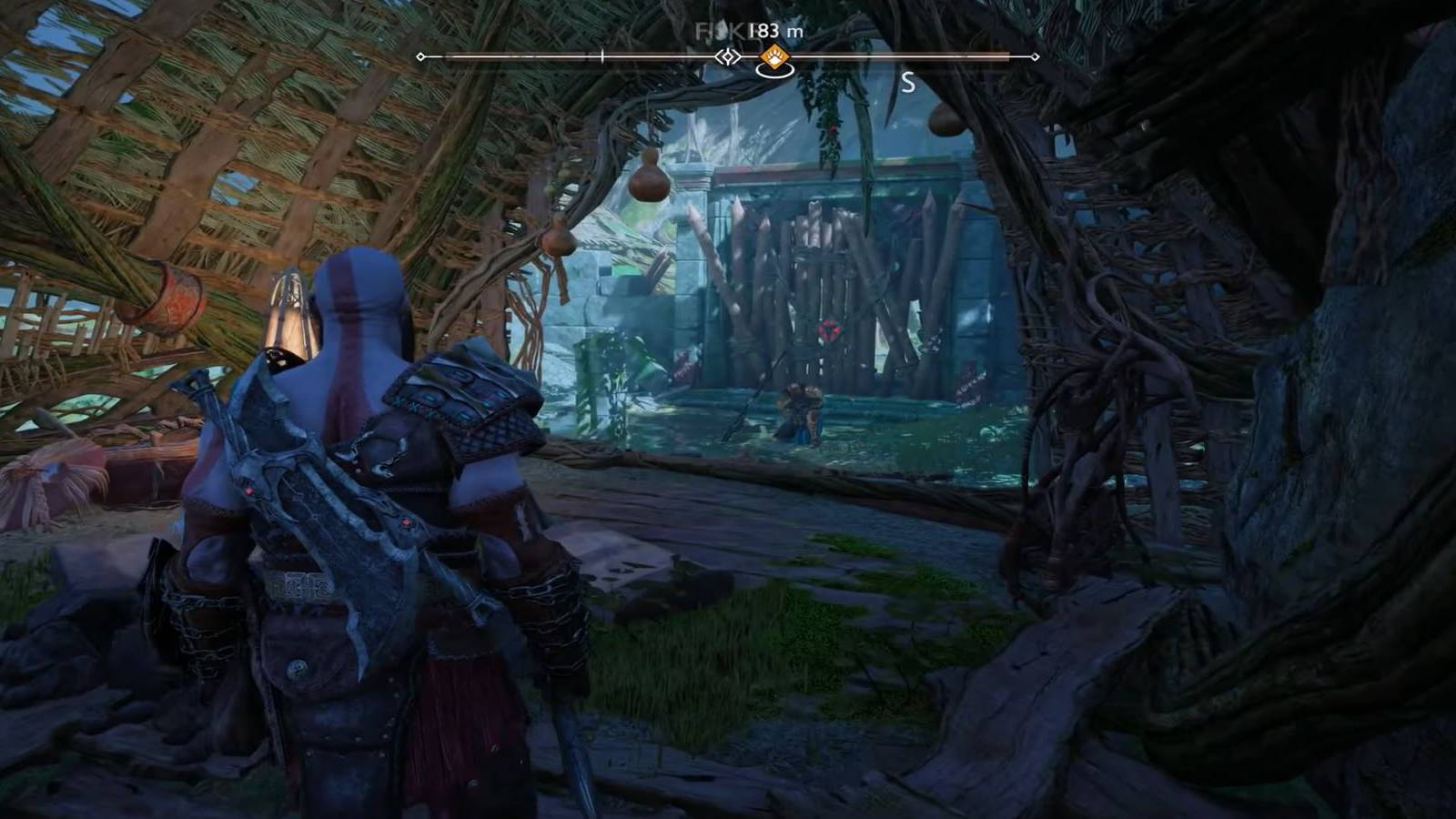Click along the compass progress bar
This screenshot has height=819, width=1456.
pyautogui.click(x=546, y=55)
